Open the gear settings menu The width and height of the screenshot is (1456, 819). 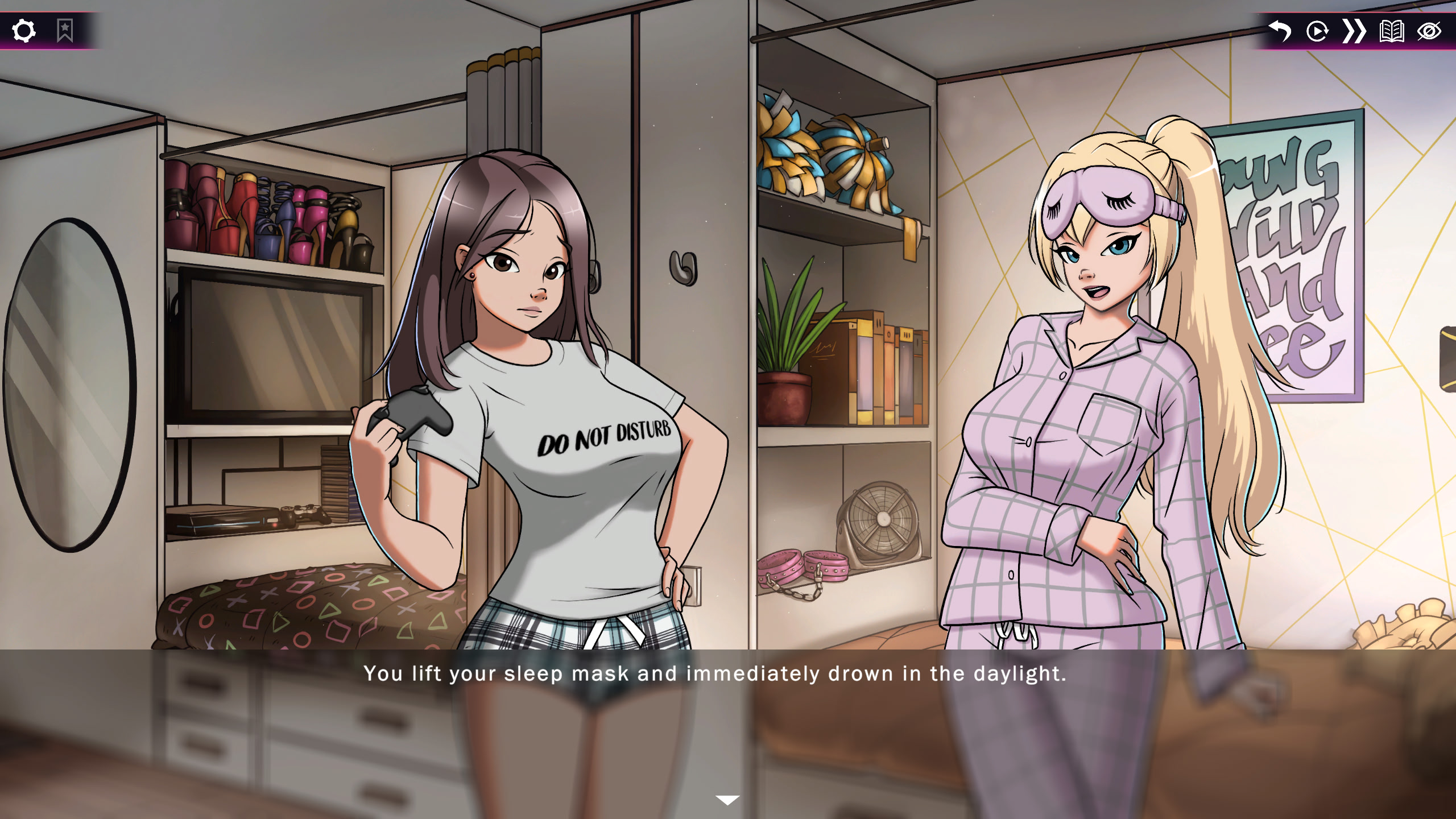24,31
